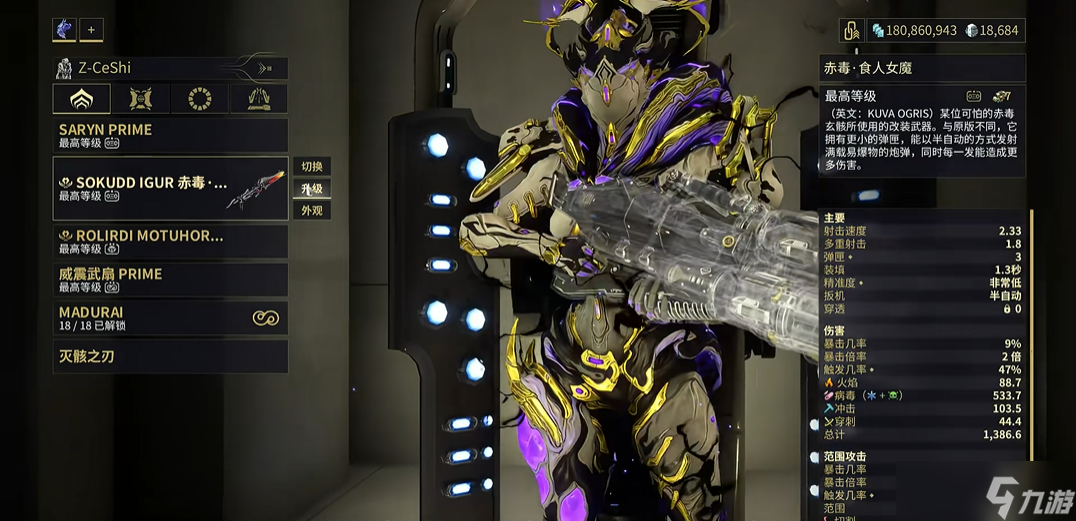Switch to the fourth loadout category tab
The width and height of the screenshot is (1076, 521).
tap(258, 99)
